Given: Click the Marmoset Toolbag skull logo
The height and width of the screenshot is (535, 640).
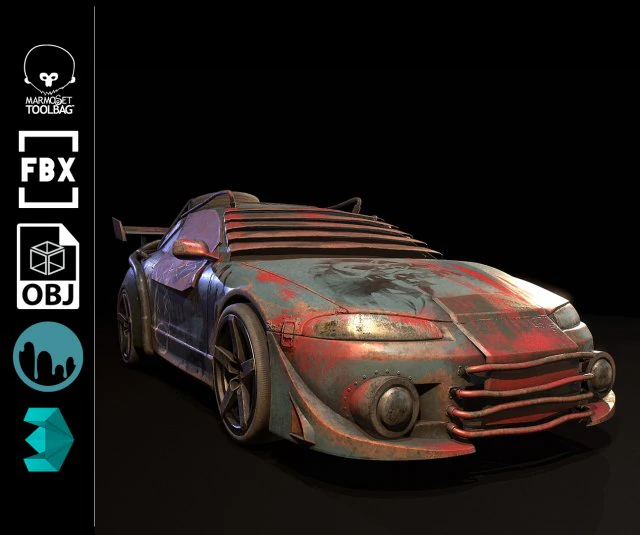Looking at the screenshot, I should click(x=48, y=78).
